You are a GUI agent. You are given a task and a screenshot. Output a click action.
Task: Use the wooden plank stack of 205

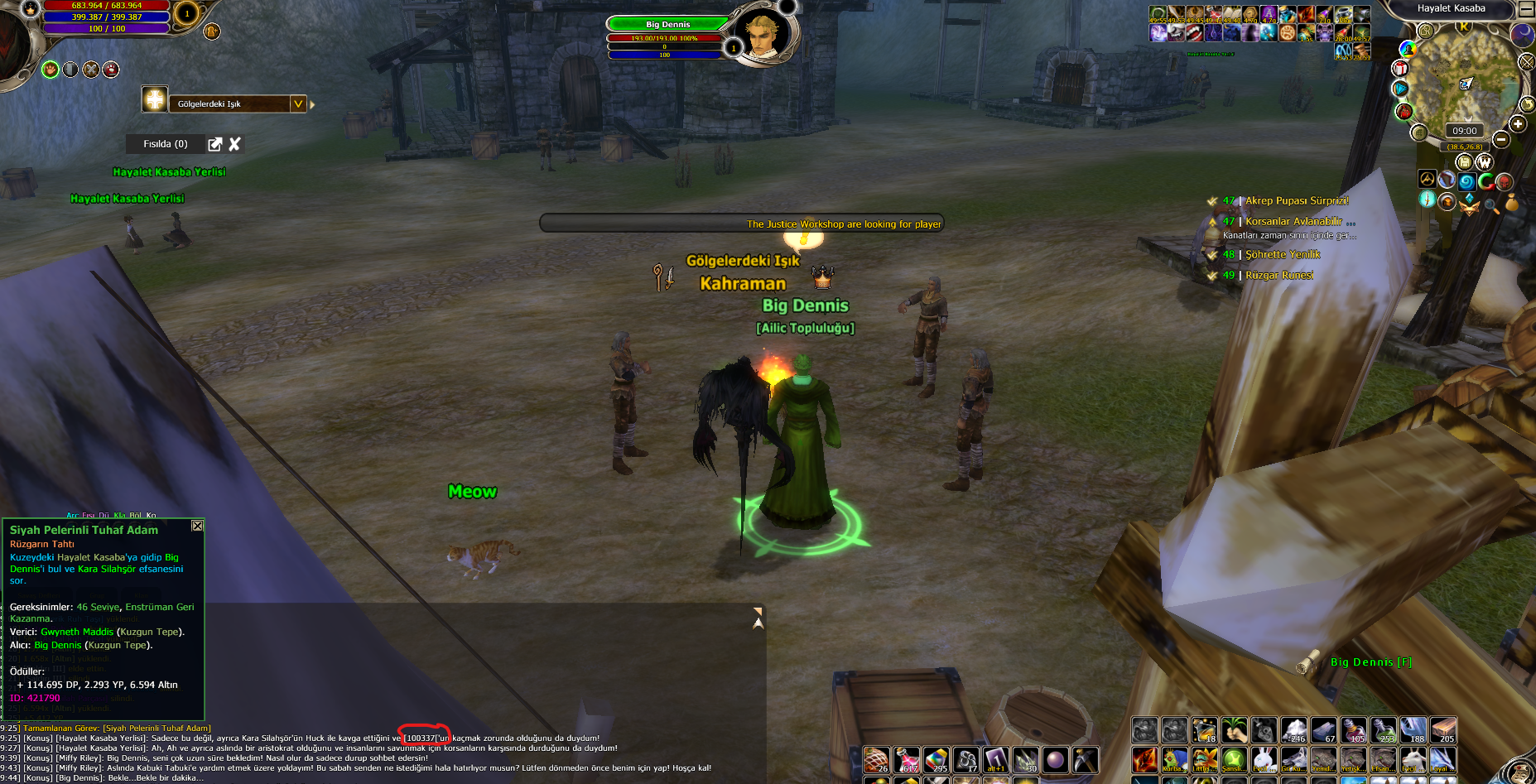click(1442, 730)
